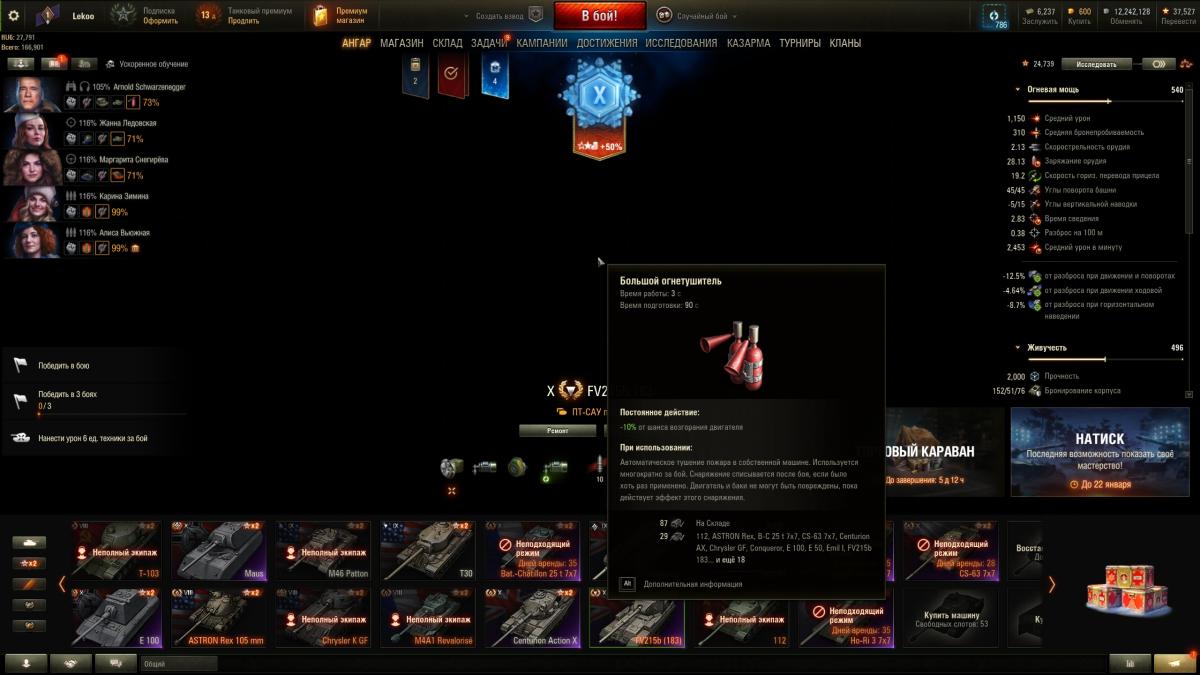The image size is (1200, 675).
Task: Start battle with В бой! button
Action: click(x=600, y=15)
